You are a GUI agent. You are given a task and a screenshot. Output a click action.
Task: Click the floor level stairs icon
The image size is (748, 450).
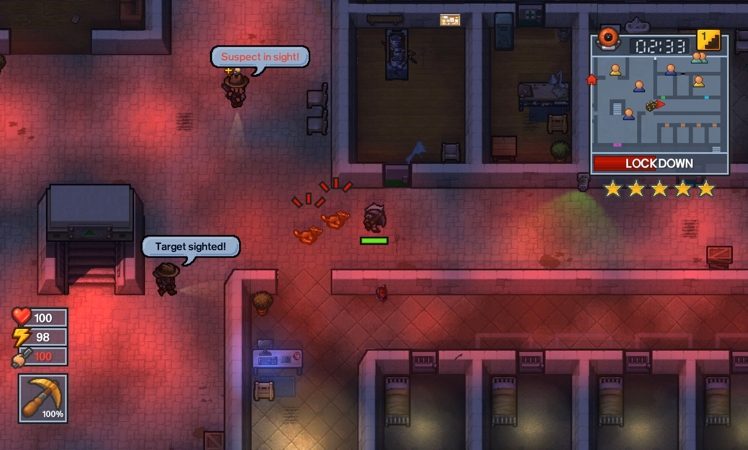click(x=709, y=40)
